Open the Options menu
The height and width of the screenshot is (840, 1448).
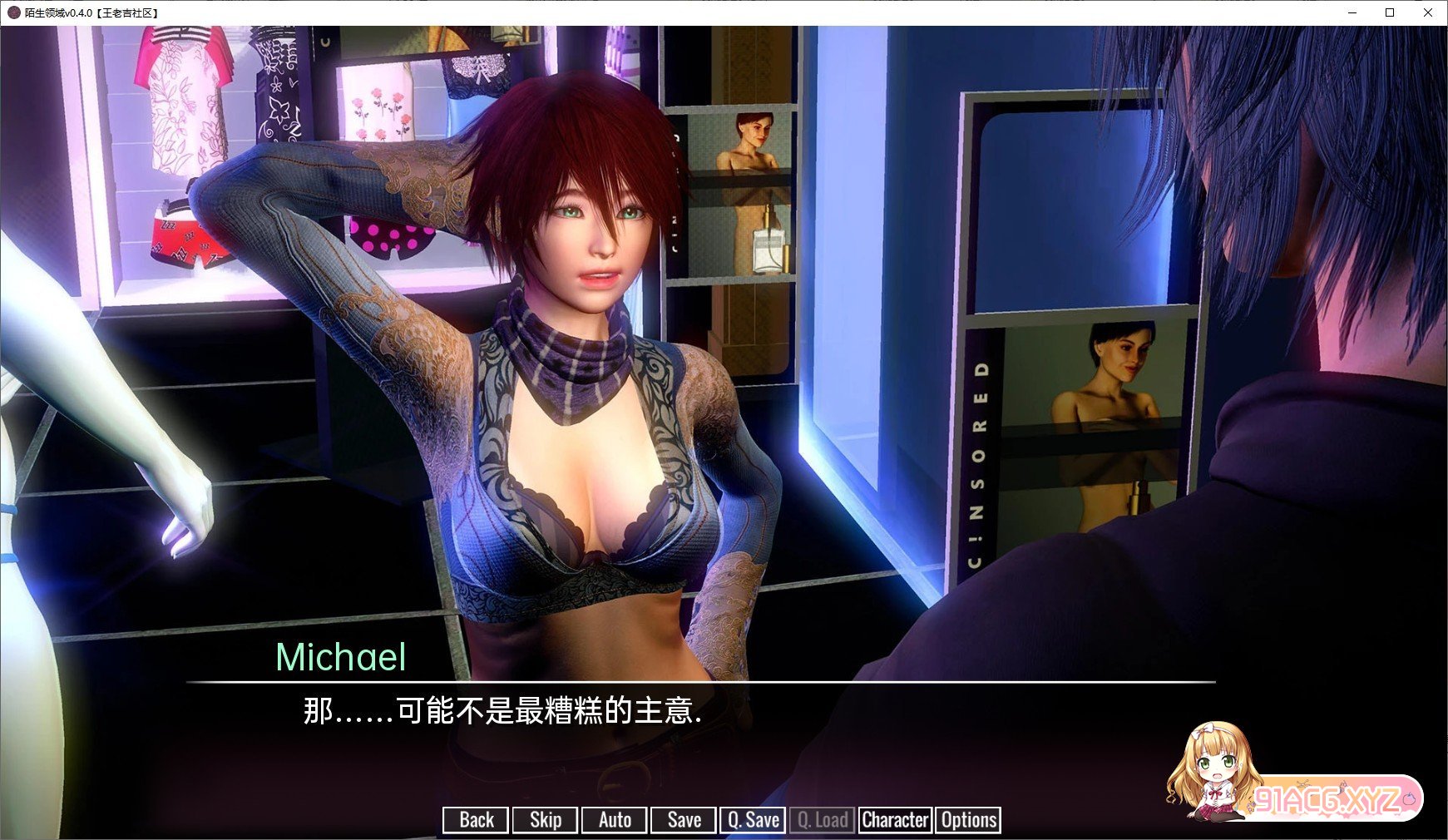pos(968,820)
